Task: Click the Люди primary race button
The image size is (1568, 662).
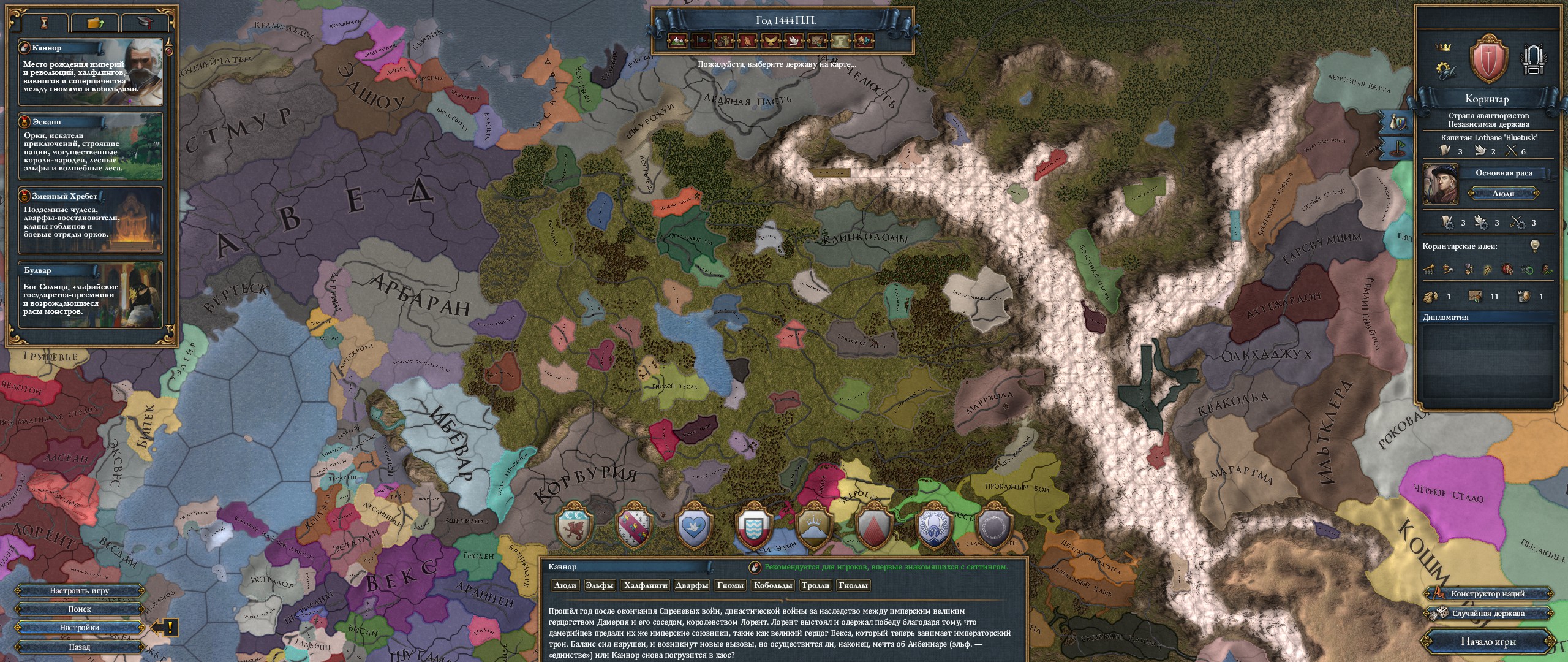Action: coord(1503,194)
